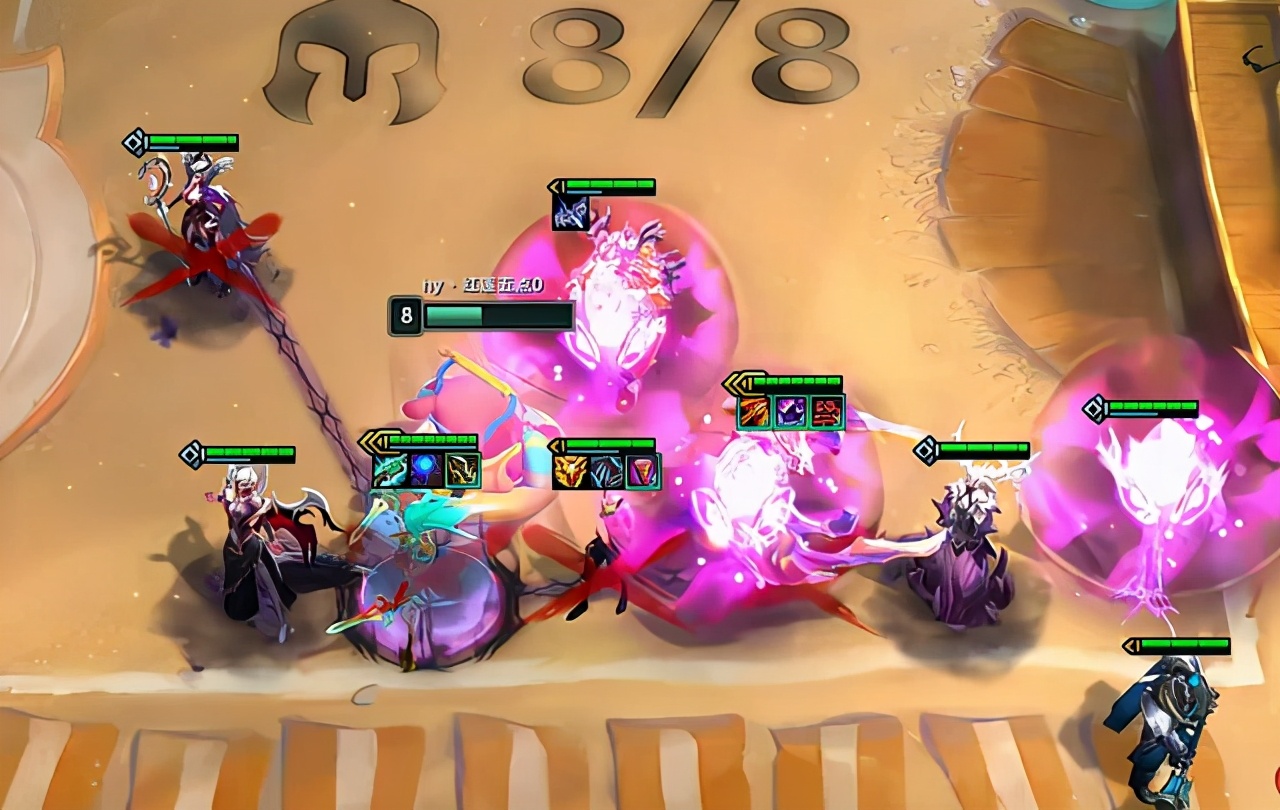Select the orange flaming claw item
Screen dimensions: 1280x810
coord(755,412)
